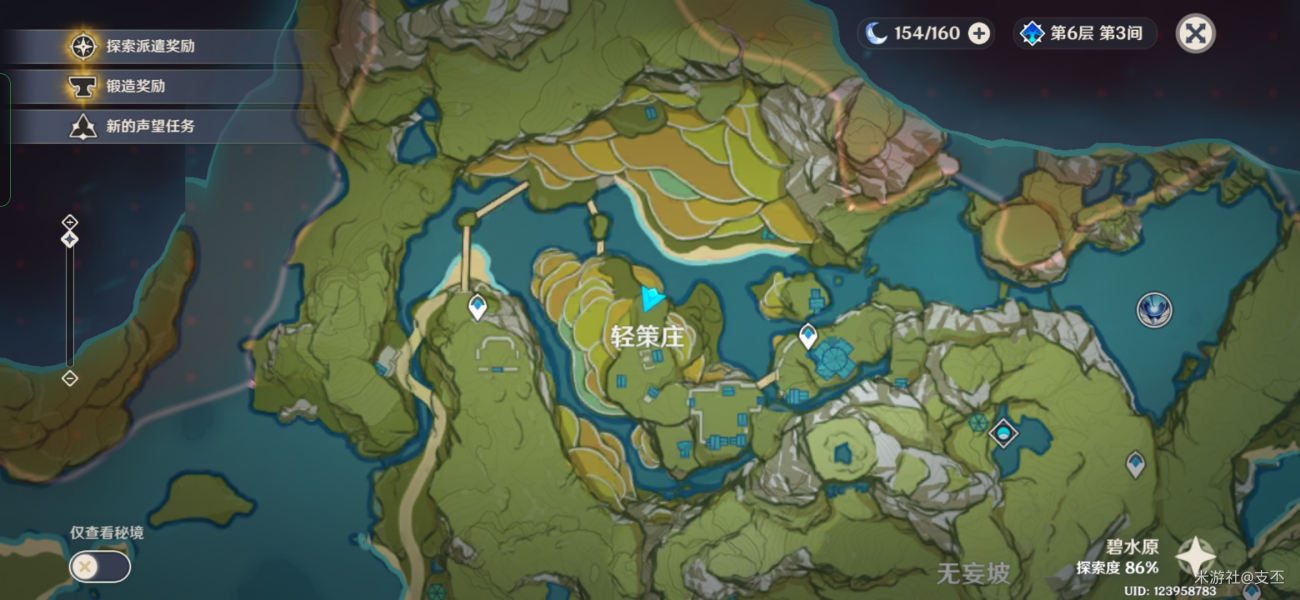
Task: Click the map zoom slider handle
Action: coord(69,240)
